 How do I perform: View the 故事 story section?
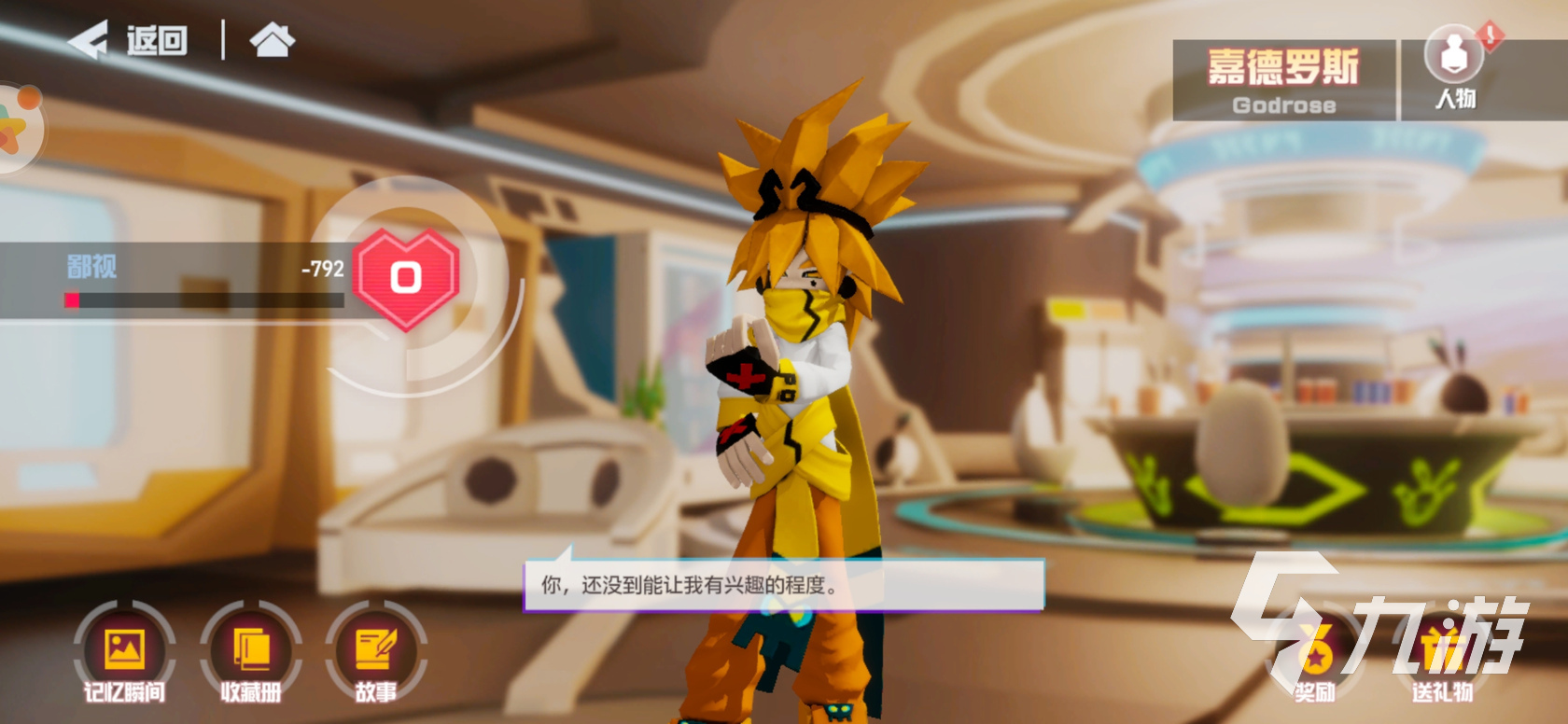coord(376,653)
